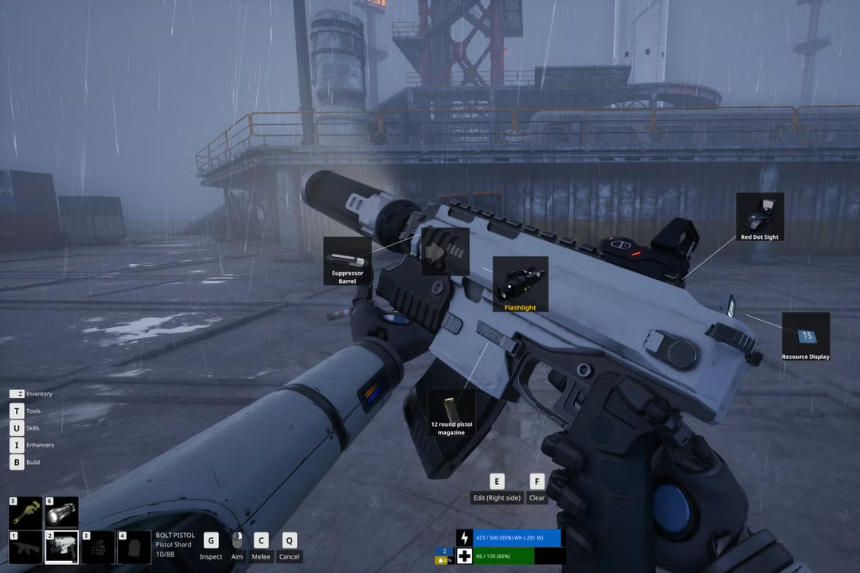Image resolution: width=860 pixels, height=573 pixels.
Task: Open the Resource Display attachment slot
Action: (805, 336)
